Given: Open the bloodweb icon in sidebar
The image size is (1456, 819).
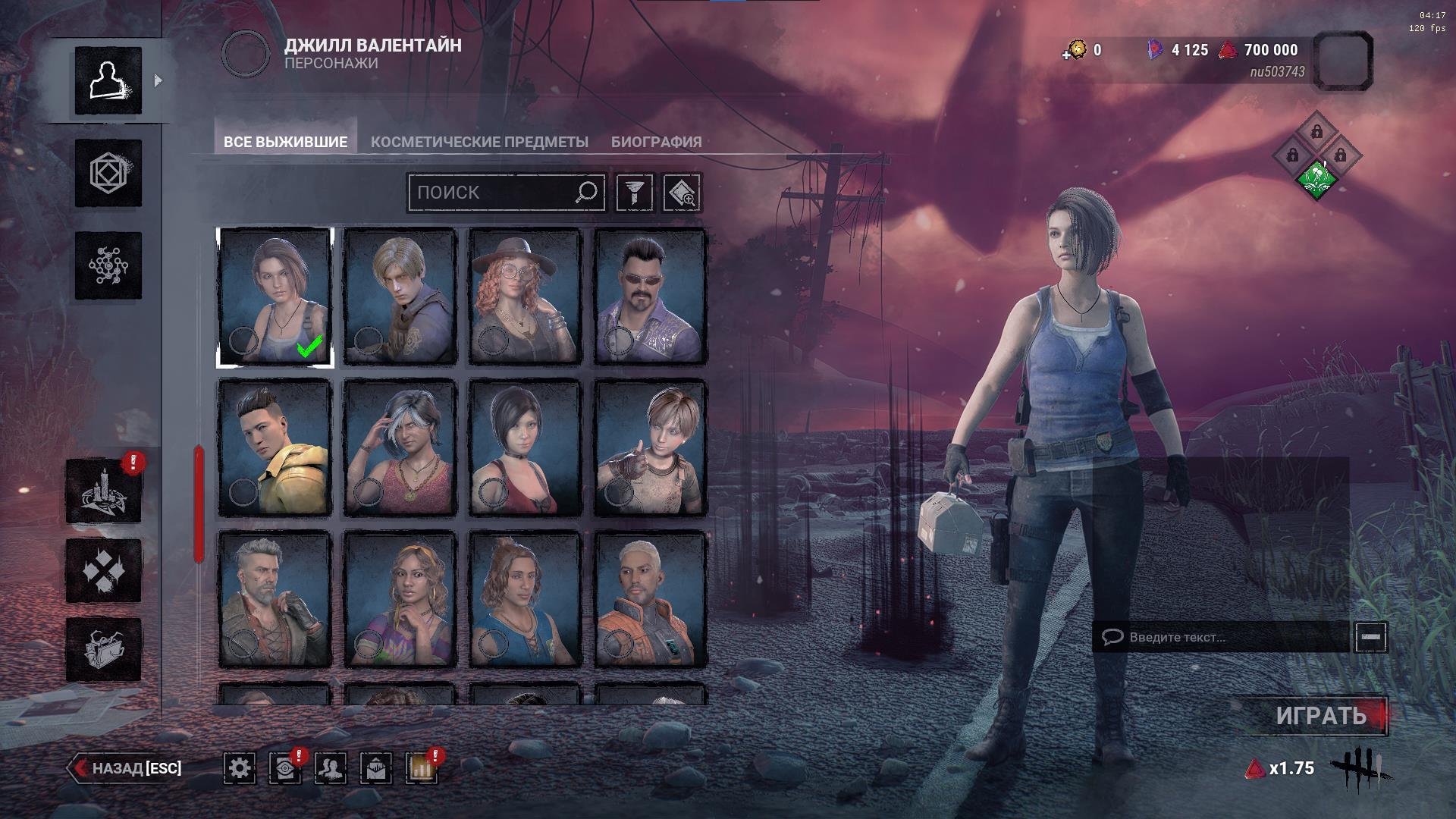Looking at the screenshot, I should [x=108, y=265].
